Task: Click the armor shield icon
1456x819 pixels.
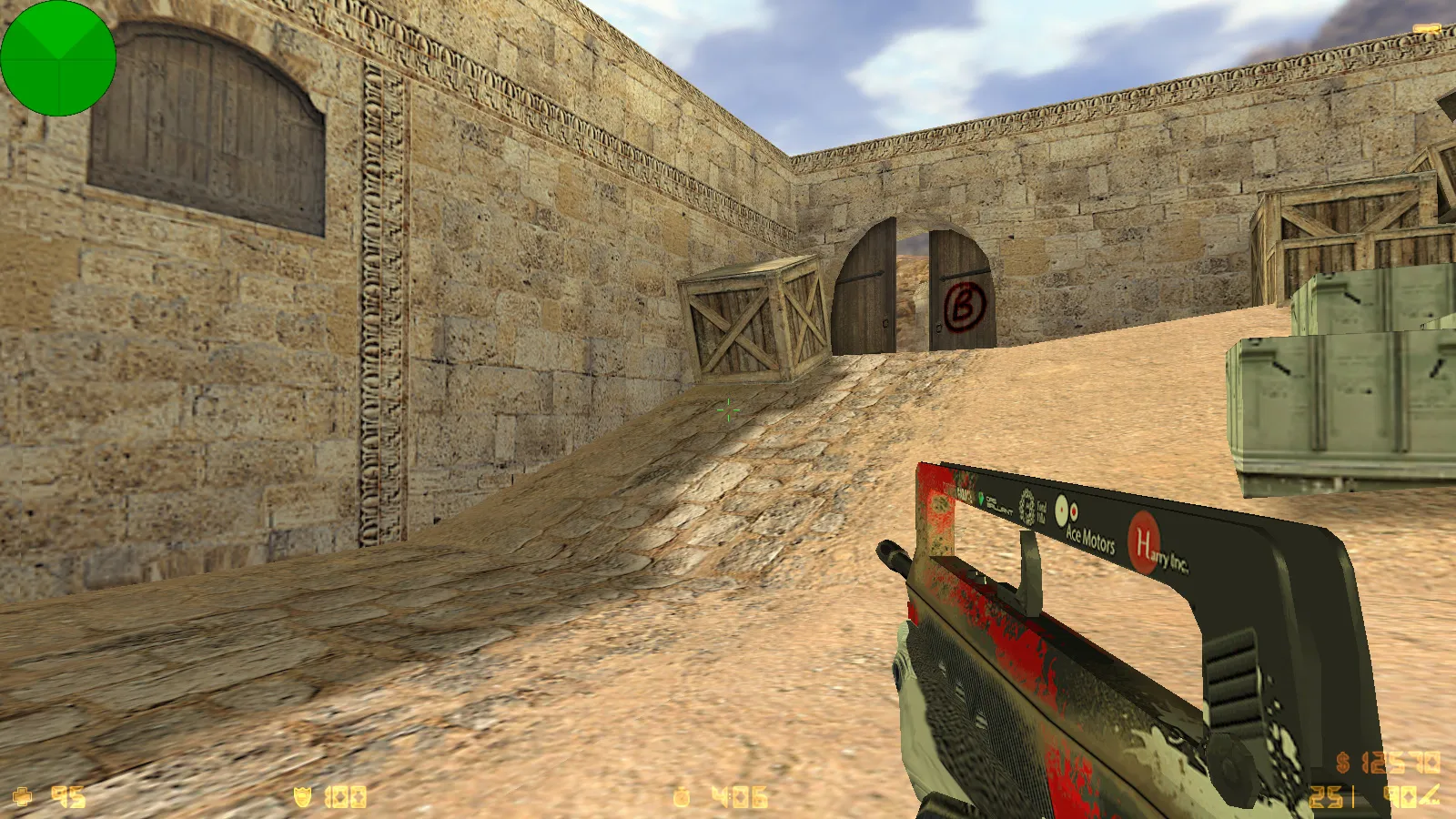Action: [x=302, y=794]
